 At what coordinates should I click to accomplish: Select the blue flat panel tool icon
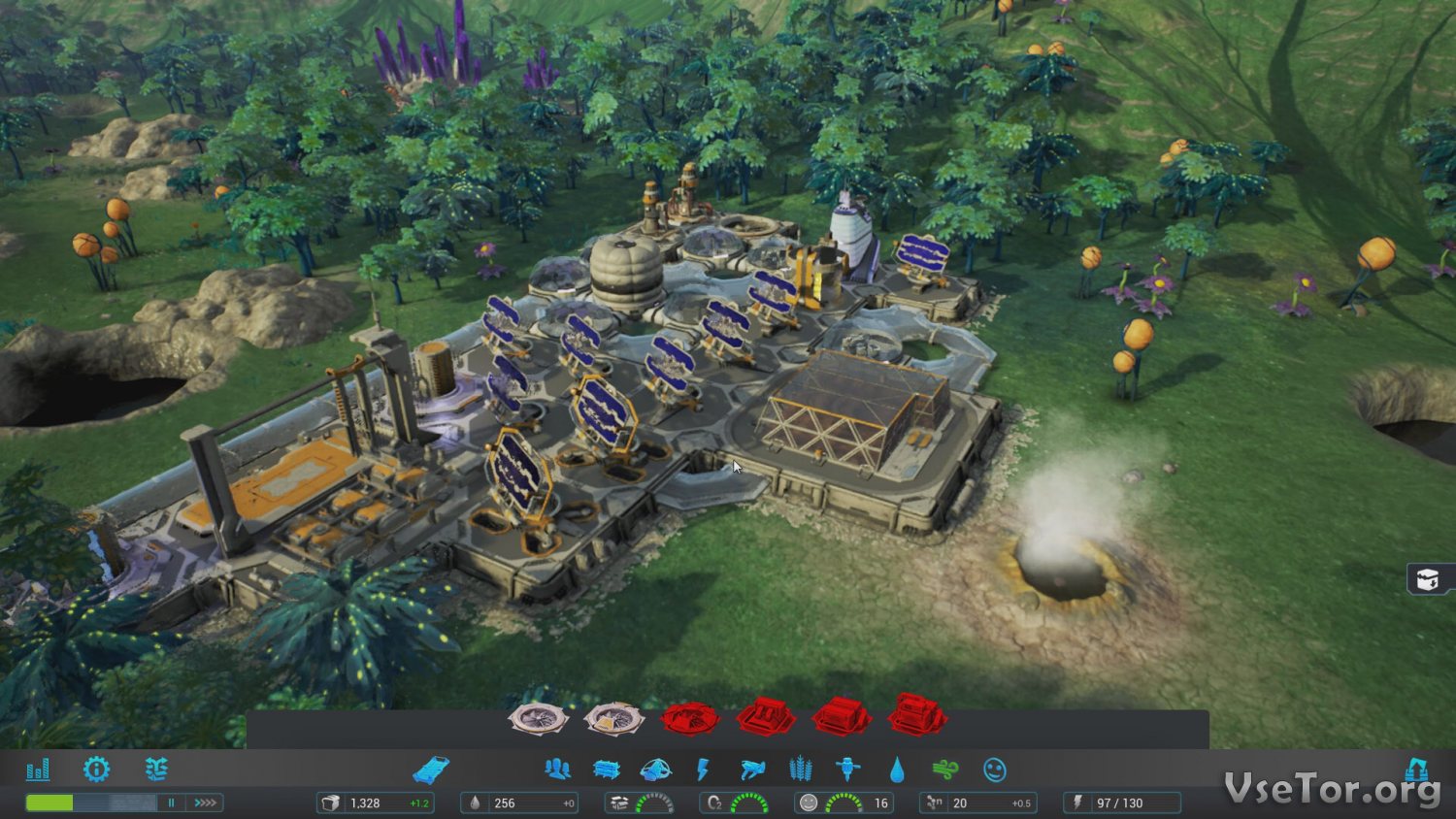click(x=430, y=770)
